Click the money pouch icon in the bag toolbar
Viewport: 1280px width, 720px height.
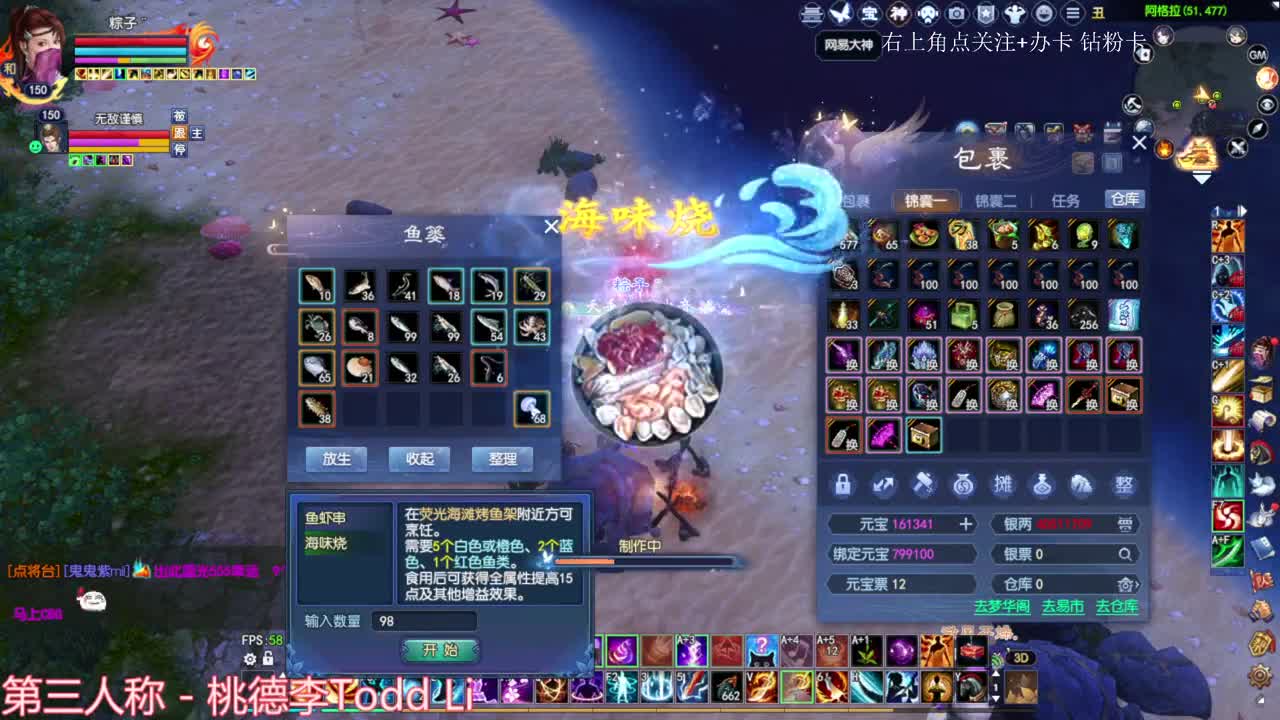(x=962, y=483)
